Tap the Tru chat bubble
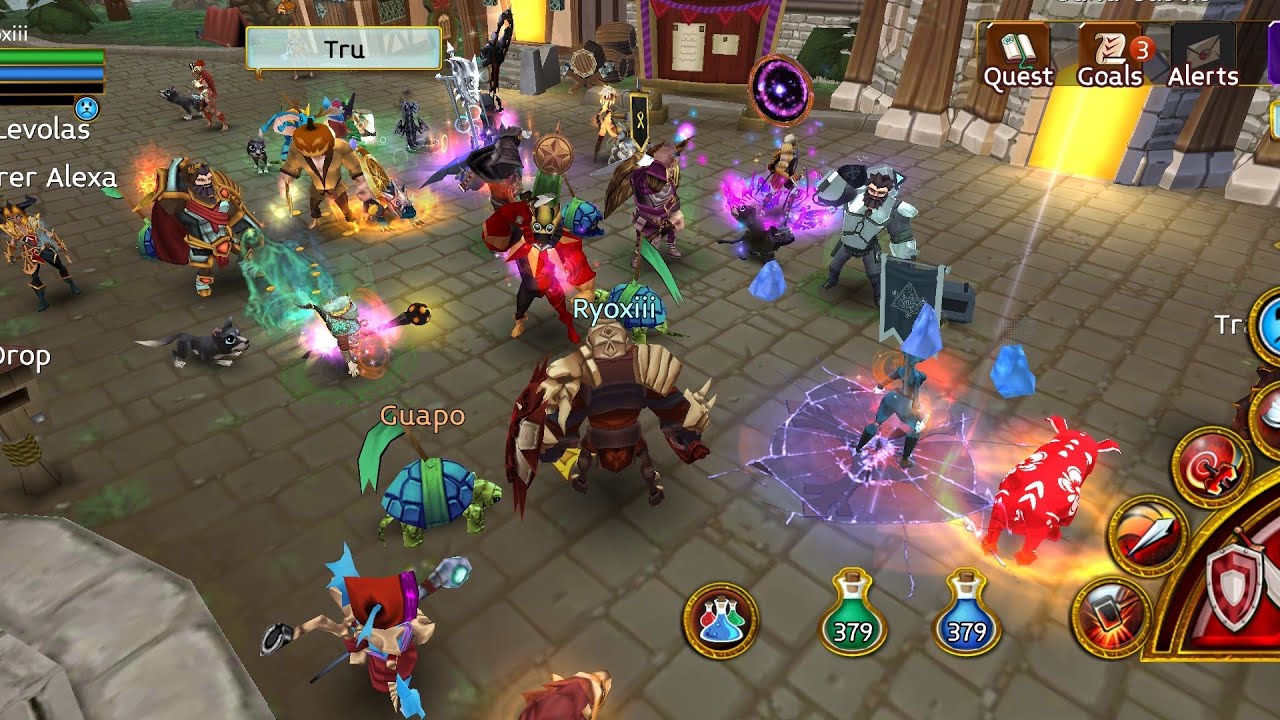1280x720 pixels. coord(343,49)
